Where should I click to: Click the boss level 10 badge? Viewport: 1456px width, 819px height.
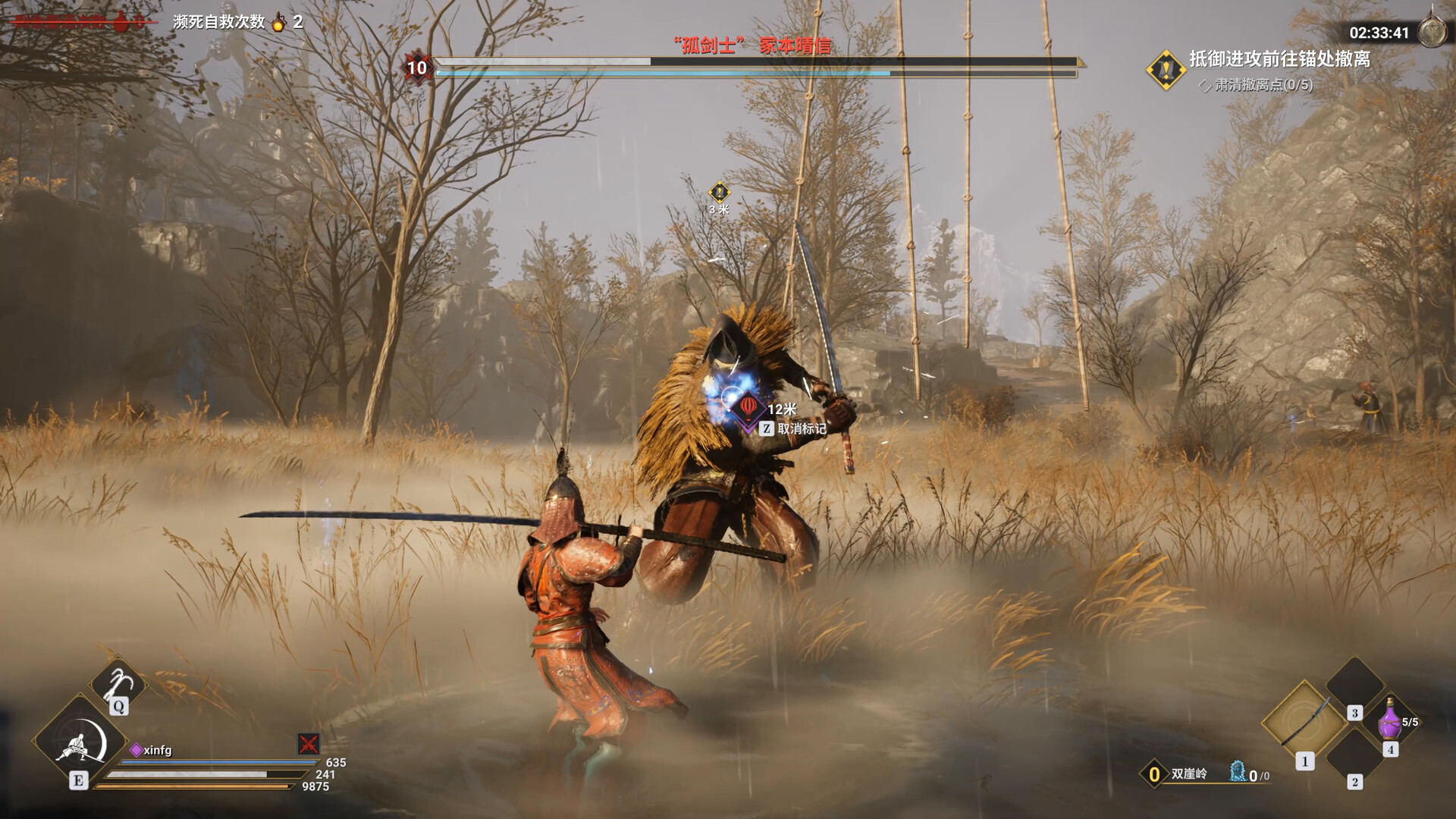click(417, 67)
